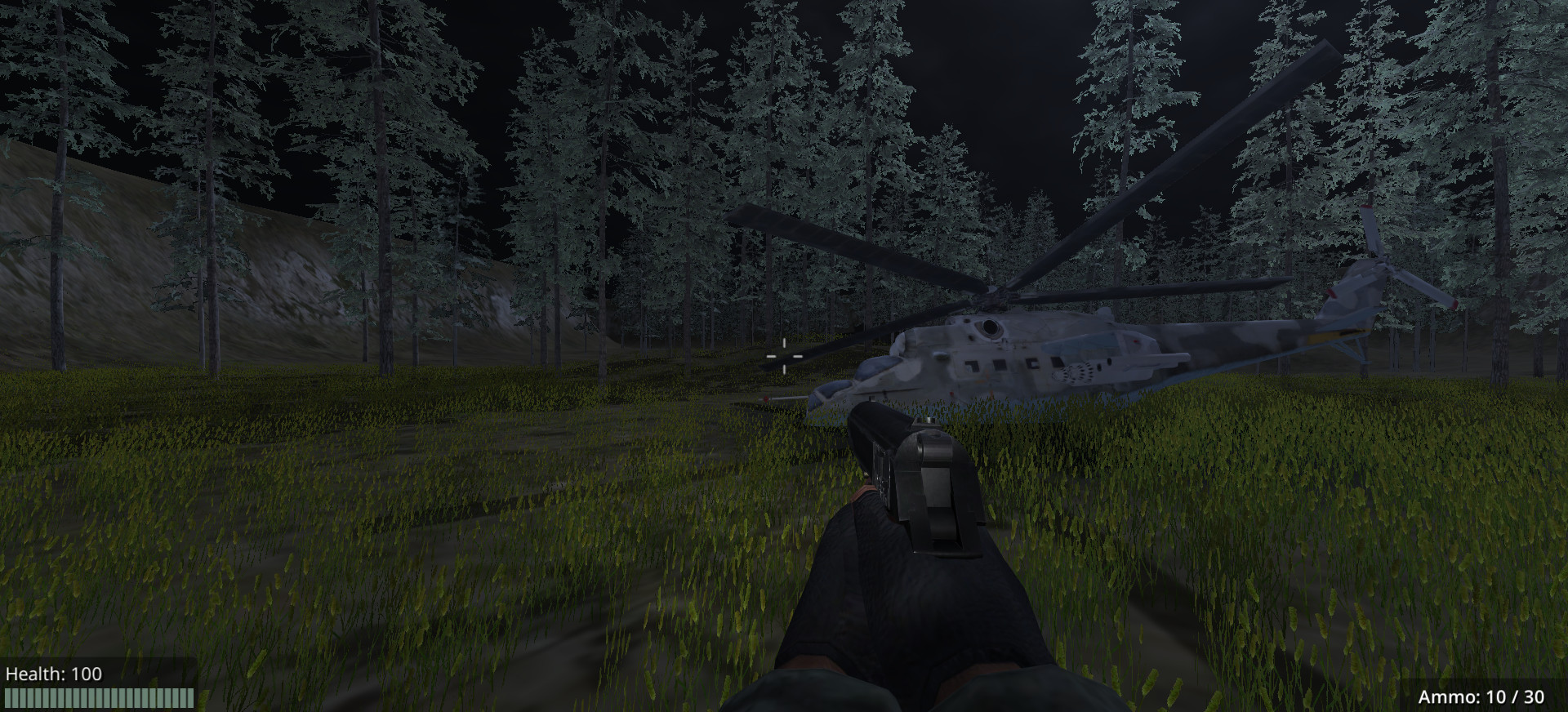This screenshot has height=712, width=1568.
Task: Click the Health: 100 label
Action: [55, 674]
